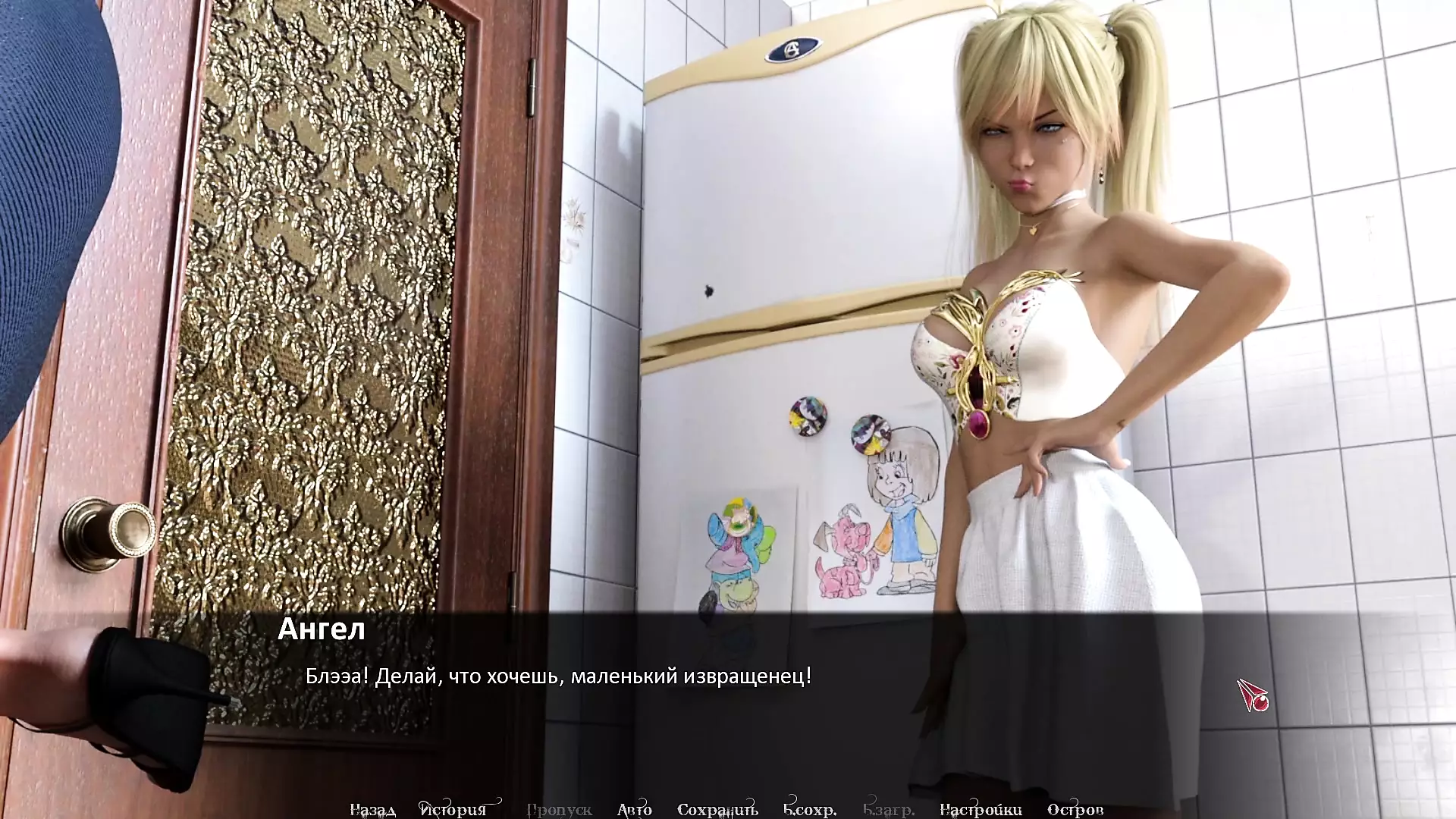This screenshot has width=1456, height=819.
Task: Open the Настройки settings menu
Action: (980, 810)
